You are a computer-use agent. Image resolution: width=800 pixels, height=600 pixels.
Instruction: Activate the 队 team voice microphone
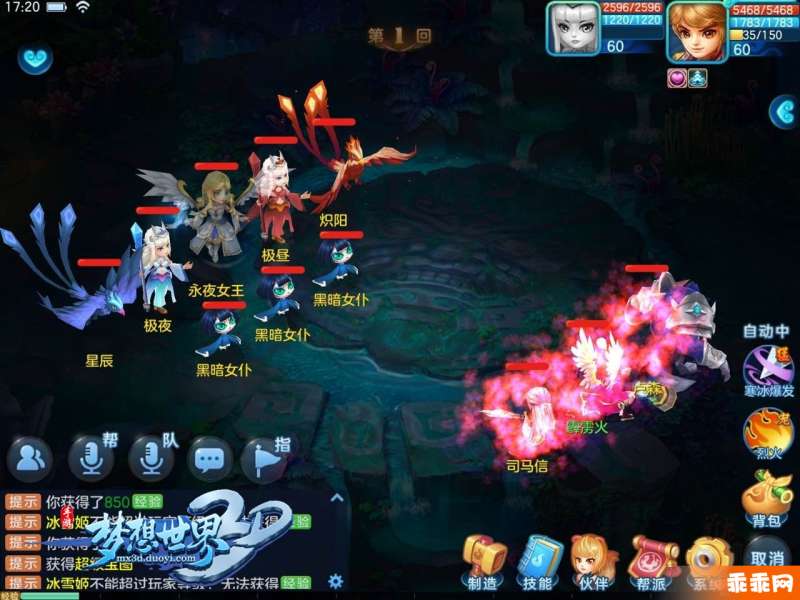pos(151,459)
